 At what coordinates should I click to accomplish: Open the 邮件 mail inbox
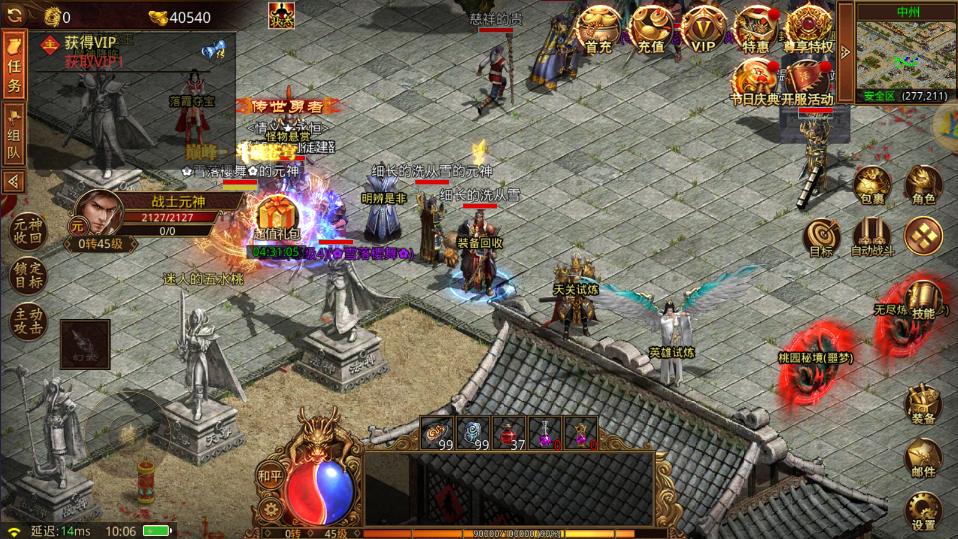[923, 458]
